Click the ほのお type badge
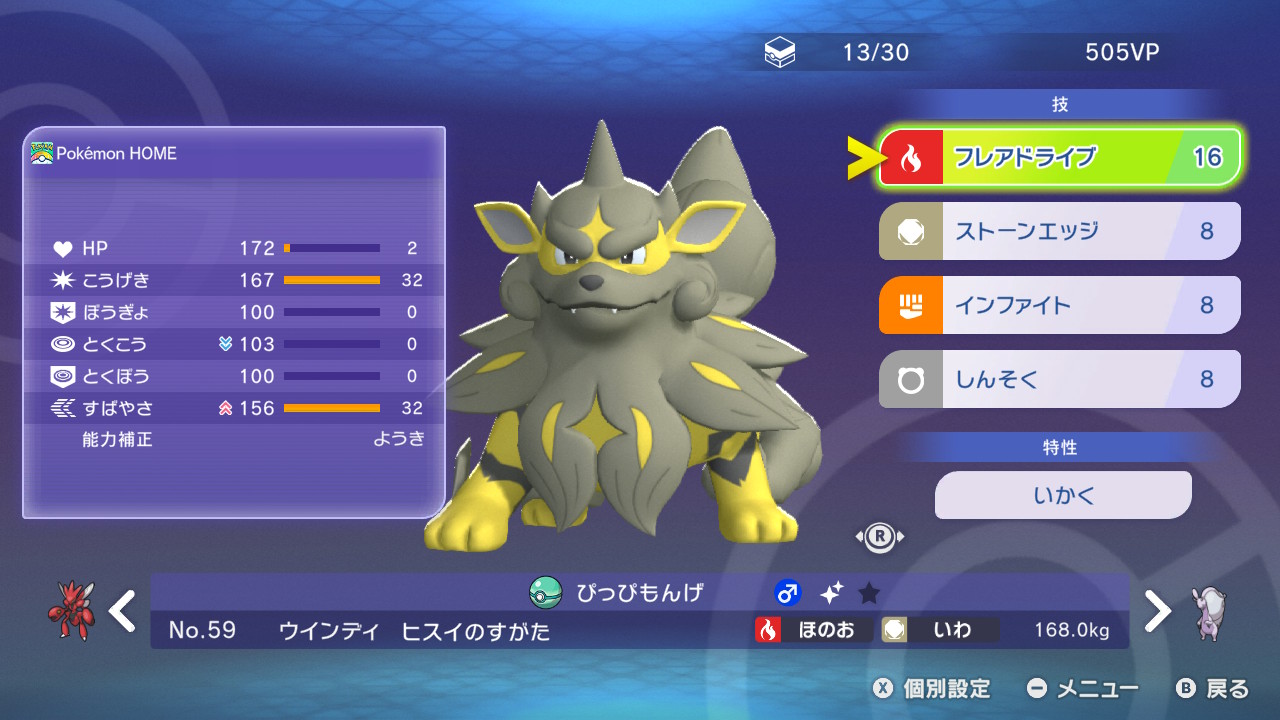The image size is (1280, 720). point(813,630)
